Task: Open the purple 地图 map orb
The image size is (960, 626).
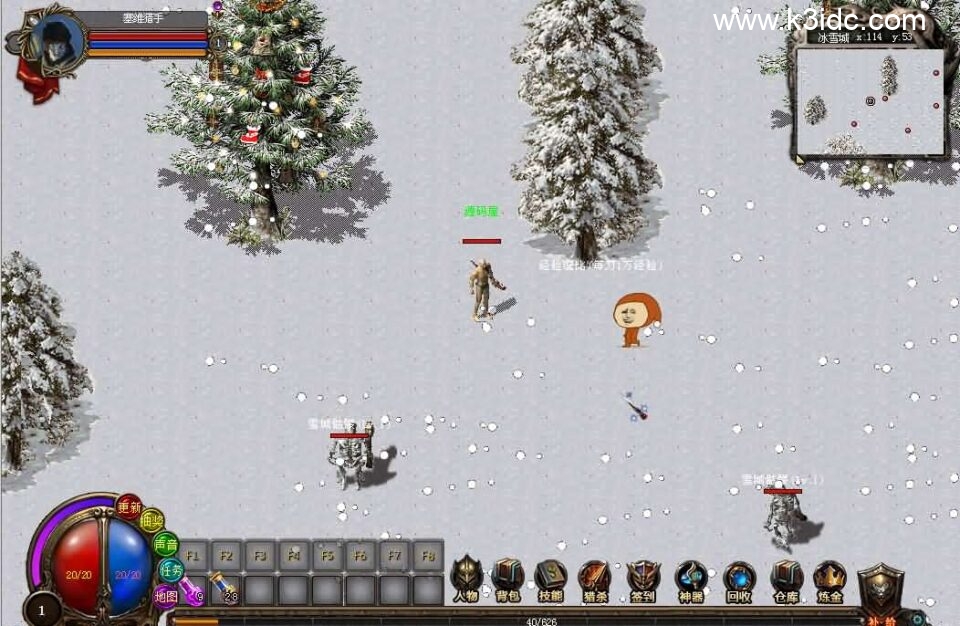Action: tap(165, 595)
